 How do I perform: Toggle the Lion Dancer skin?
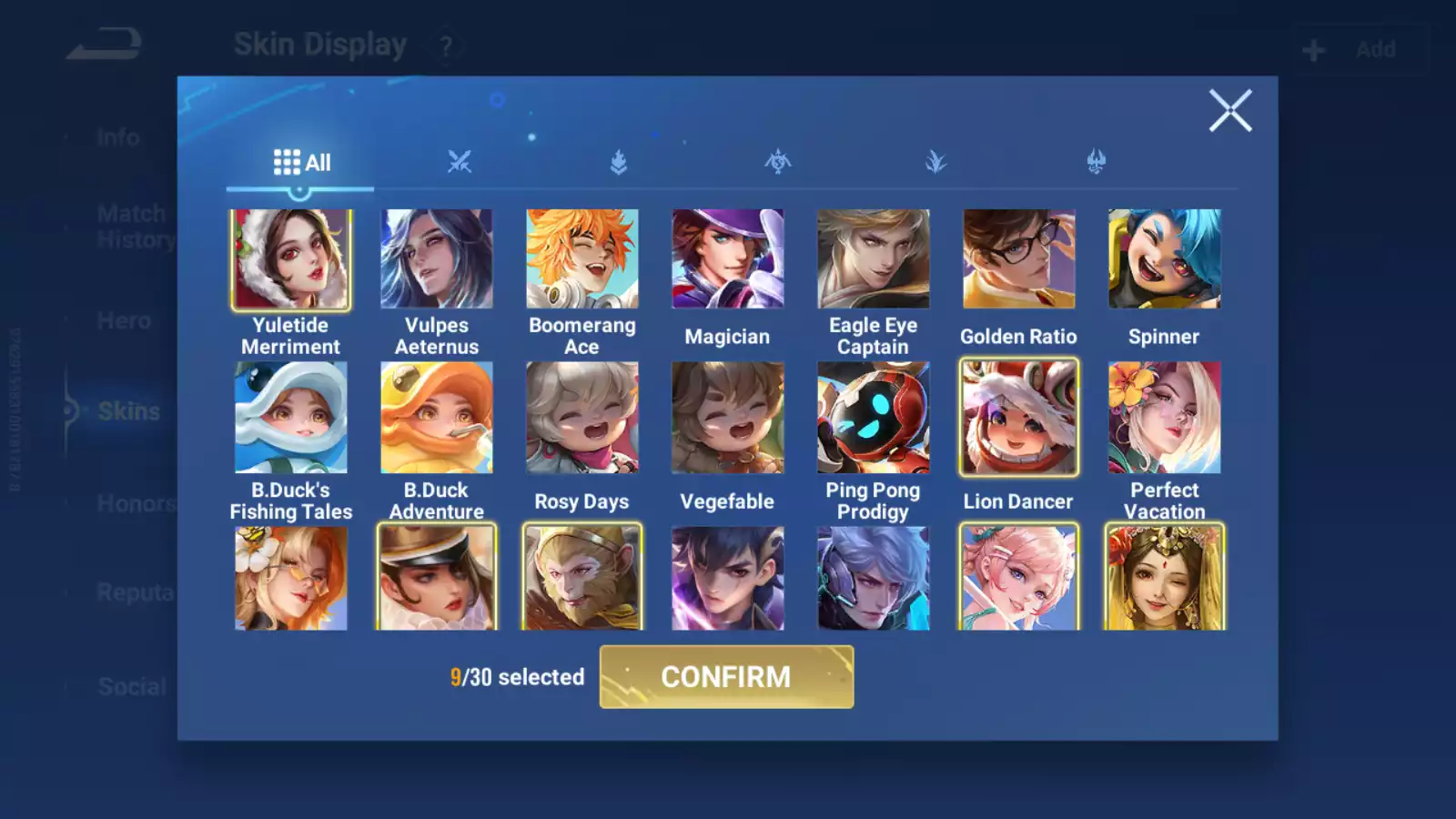[x=1018, y=418]
